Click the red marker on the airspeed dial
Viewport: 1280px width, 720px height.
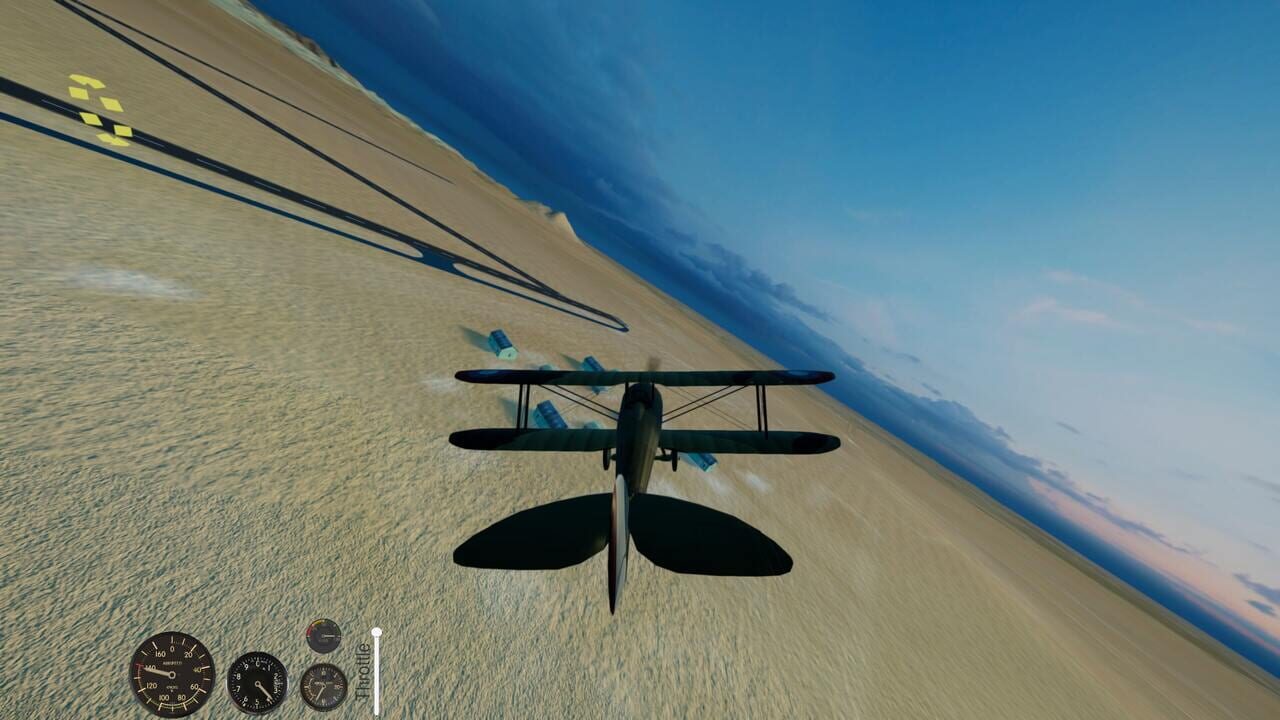(139, 666)
